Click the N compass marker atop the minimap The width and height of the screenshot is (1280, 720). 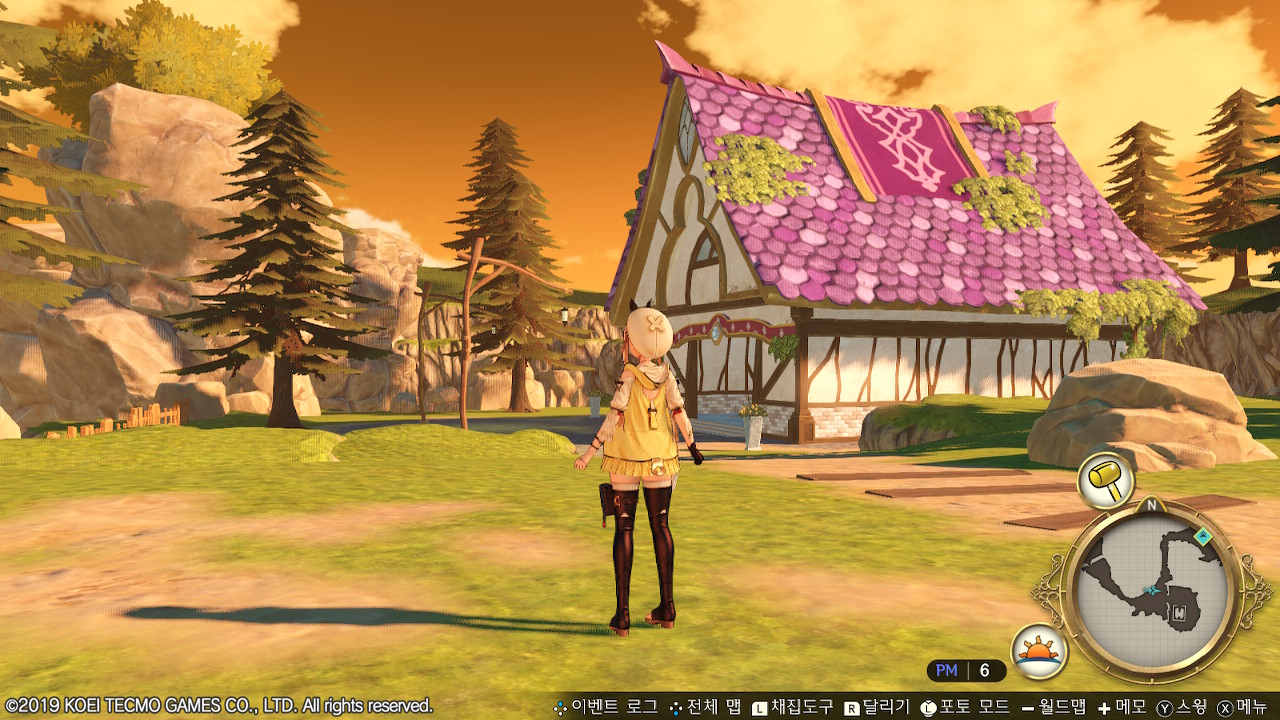(x=1151, y=505)
